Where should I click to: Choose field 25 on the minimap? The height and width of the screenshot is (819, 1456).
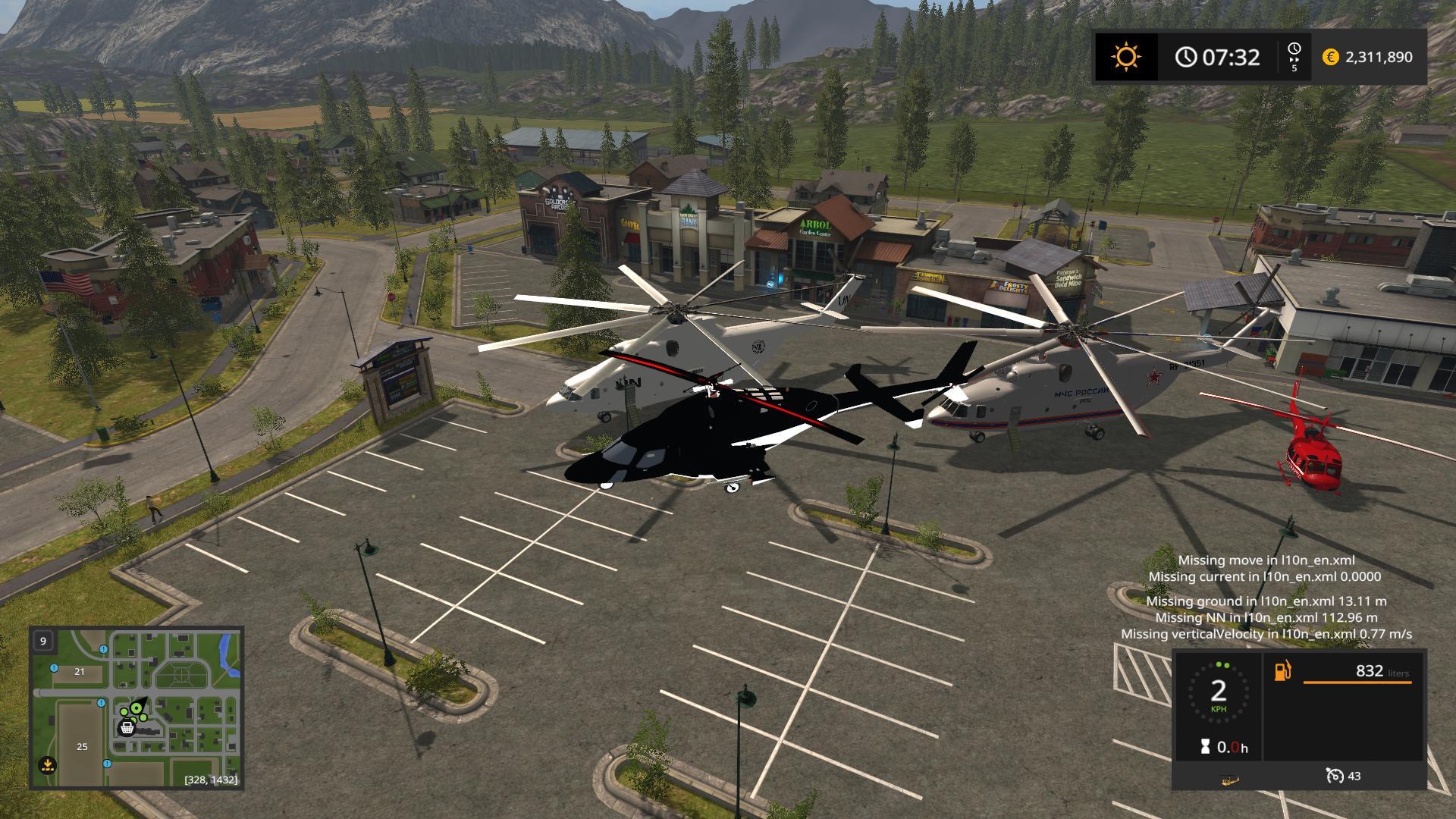82,746
